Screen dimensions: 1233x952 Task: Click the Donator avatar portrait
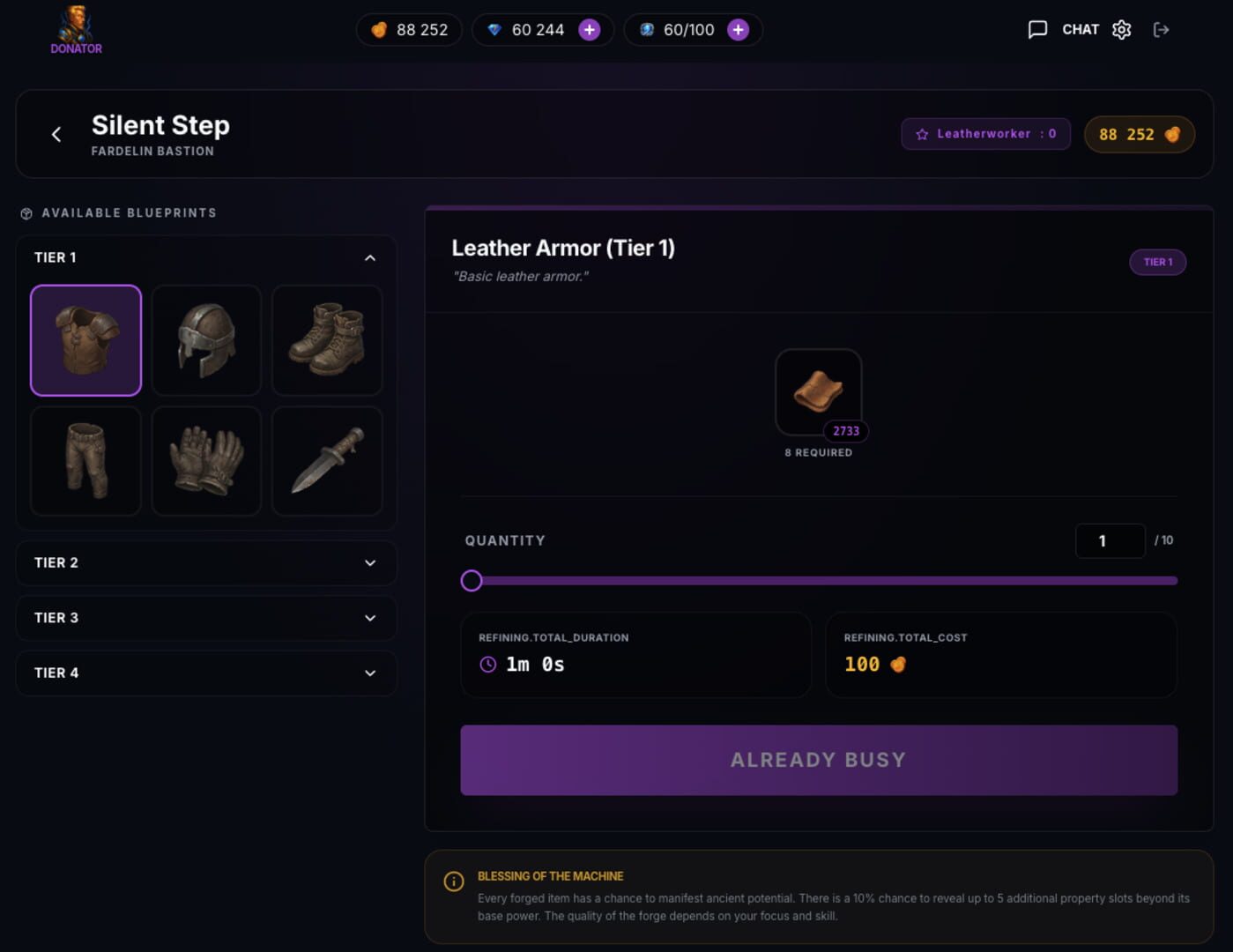click(x=76, y=24)
